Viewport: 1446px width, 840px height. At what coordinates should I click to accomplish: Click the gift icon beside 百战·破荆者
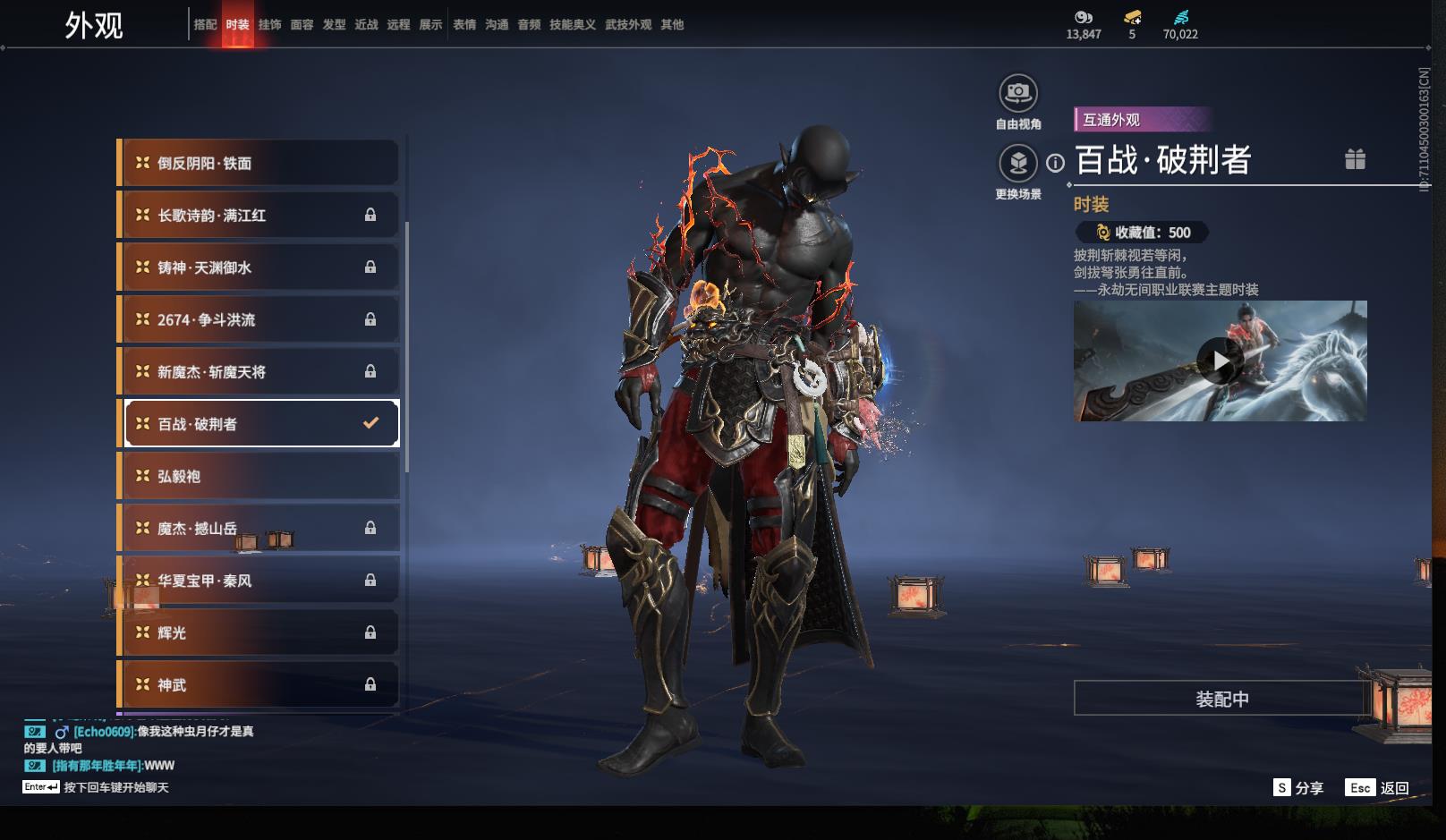tap(1355, 159)
